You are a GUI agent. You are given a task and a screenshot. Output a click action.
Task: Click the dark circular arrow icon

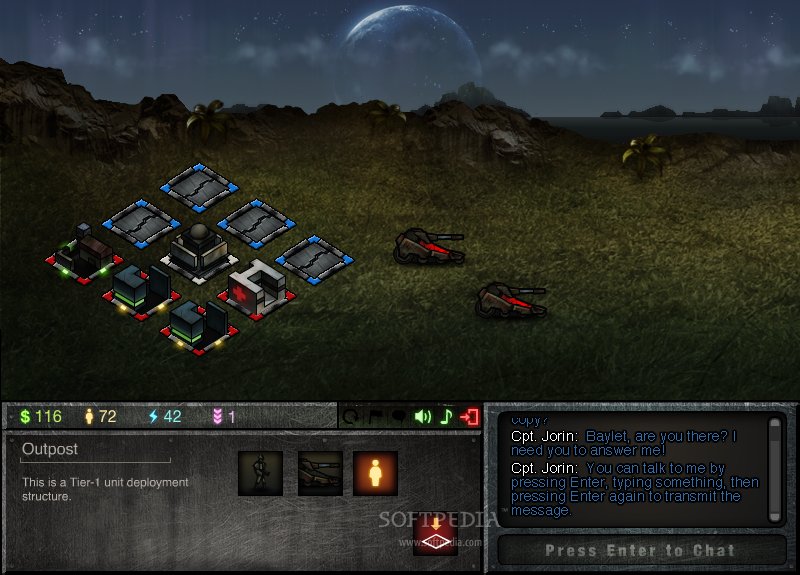352,416
